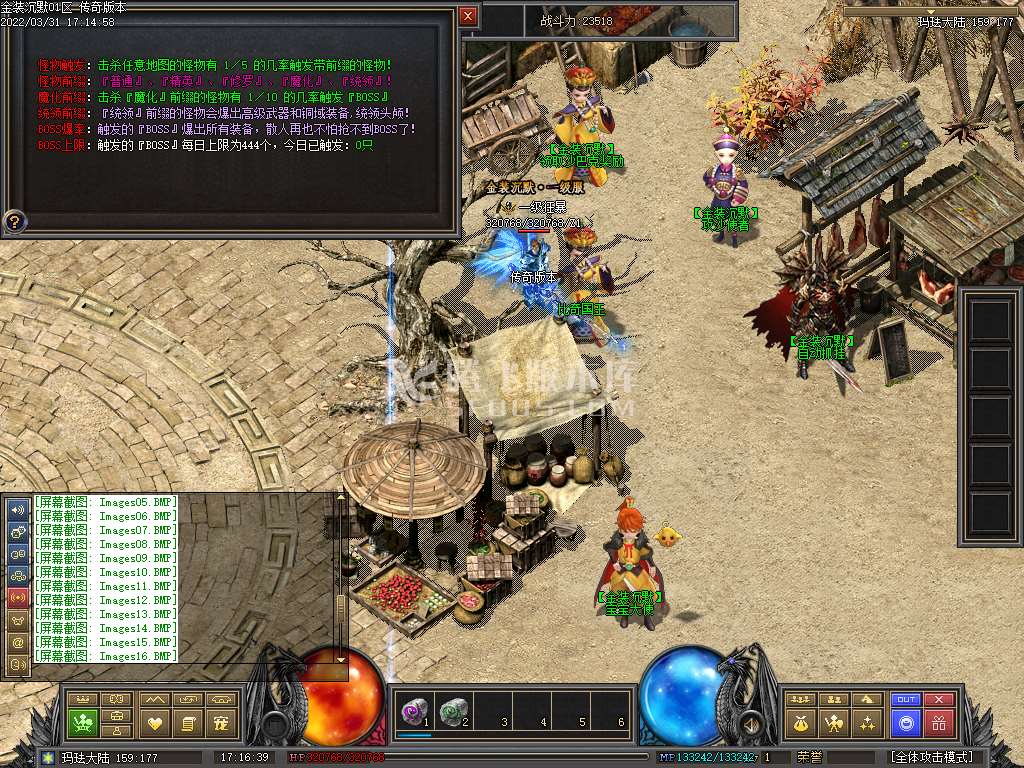Open the bag pouch button
The width and height of the screenshot is (1024, 768).
800,722
